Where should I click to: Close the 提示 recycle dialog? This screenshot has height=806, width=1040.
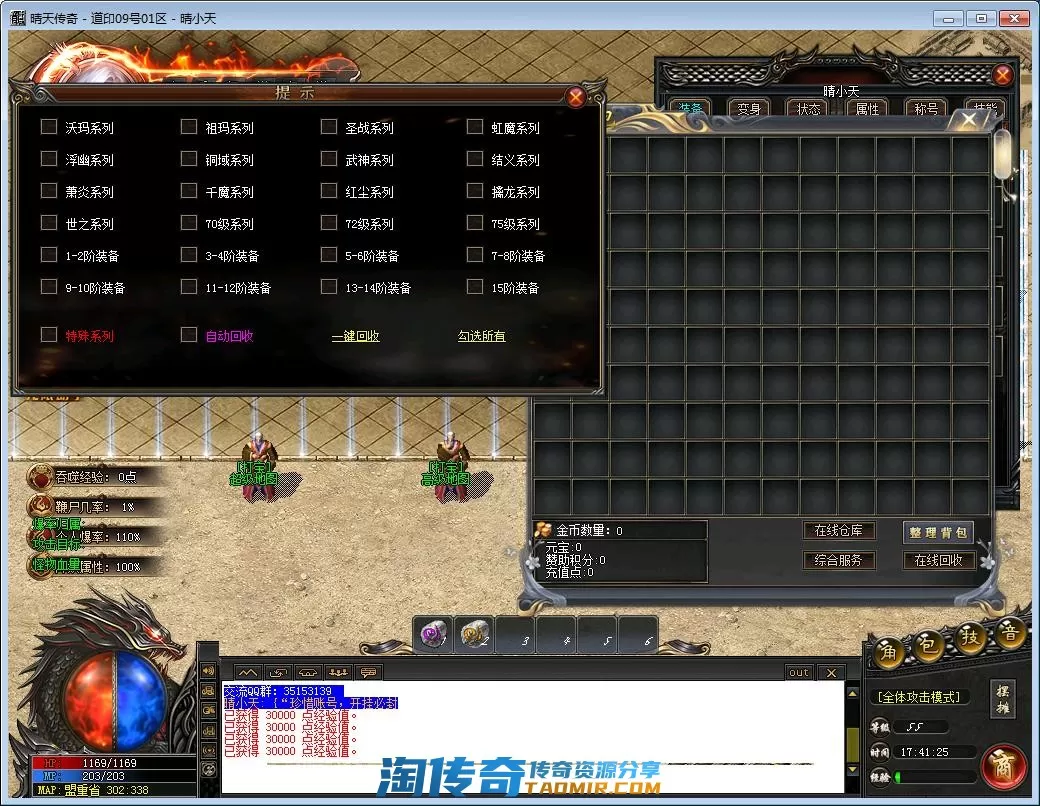click(x=575, y=97)
